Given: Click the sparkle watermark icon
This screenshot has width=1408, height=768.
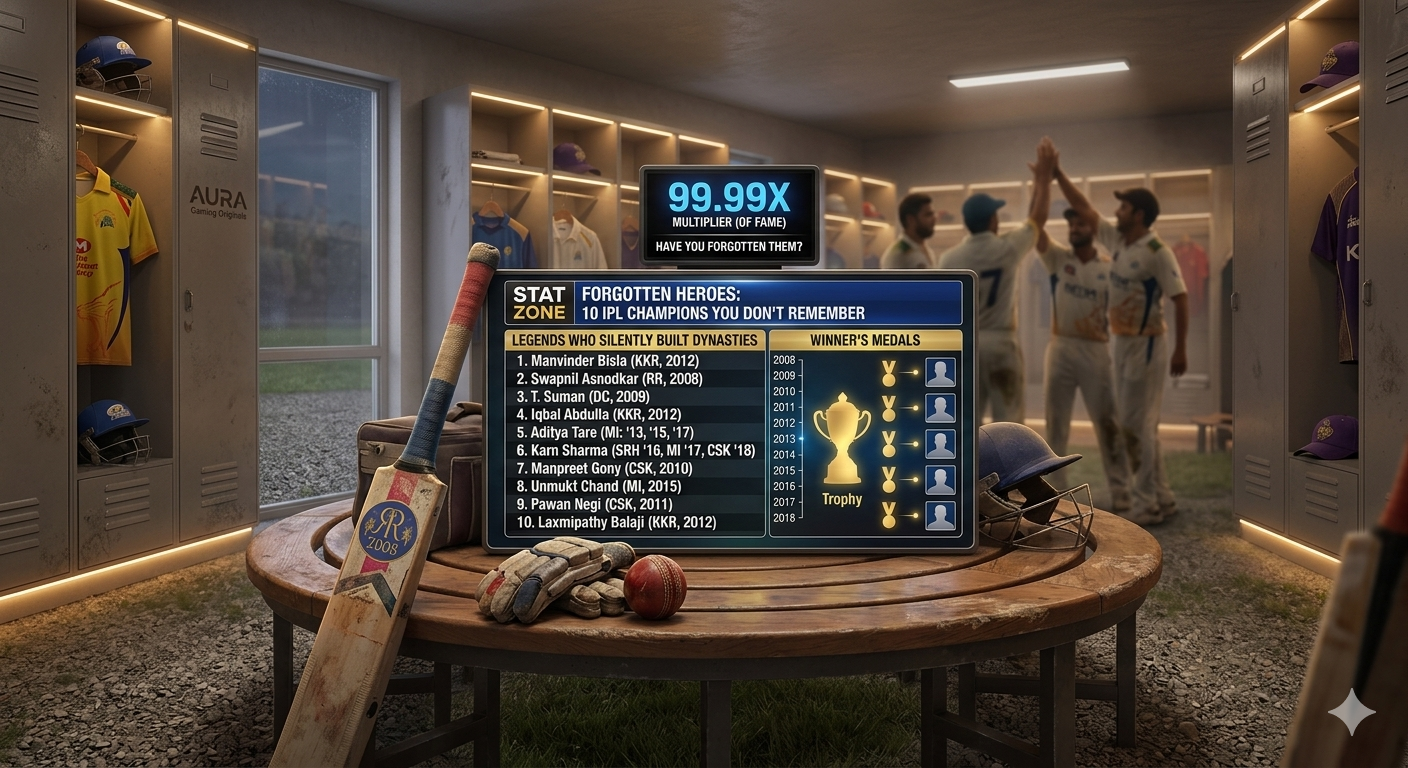Looking at the screenshot, I should click(1351, 712).
